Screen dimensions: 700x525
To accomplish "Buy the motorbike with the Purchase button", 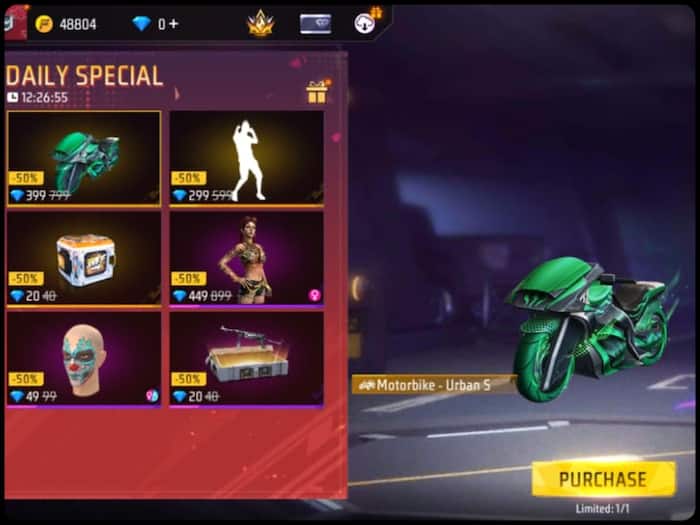I will 602,479.
